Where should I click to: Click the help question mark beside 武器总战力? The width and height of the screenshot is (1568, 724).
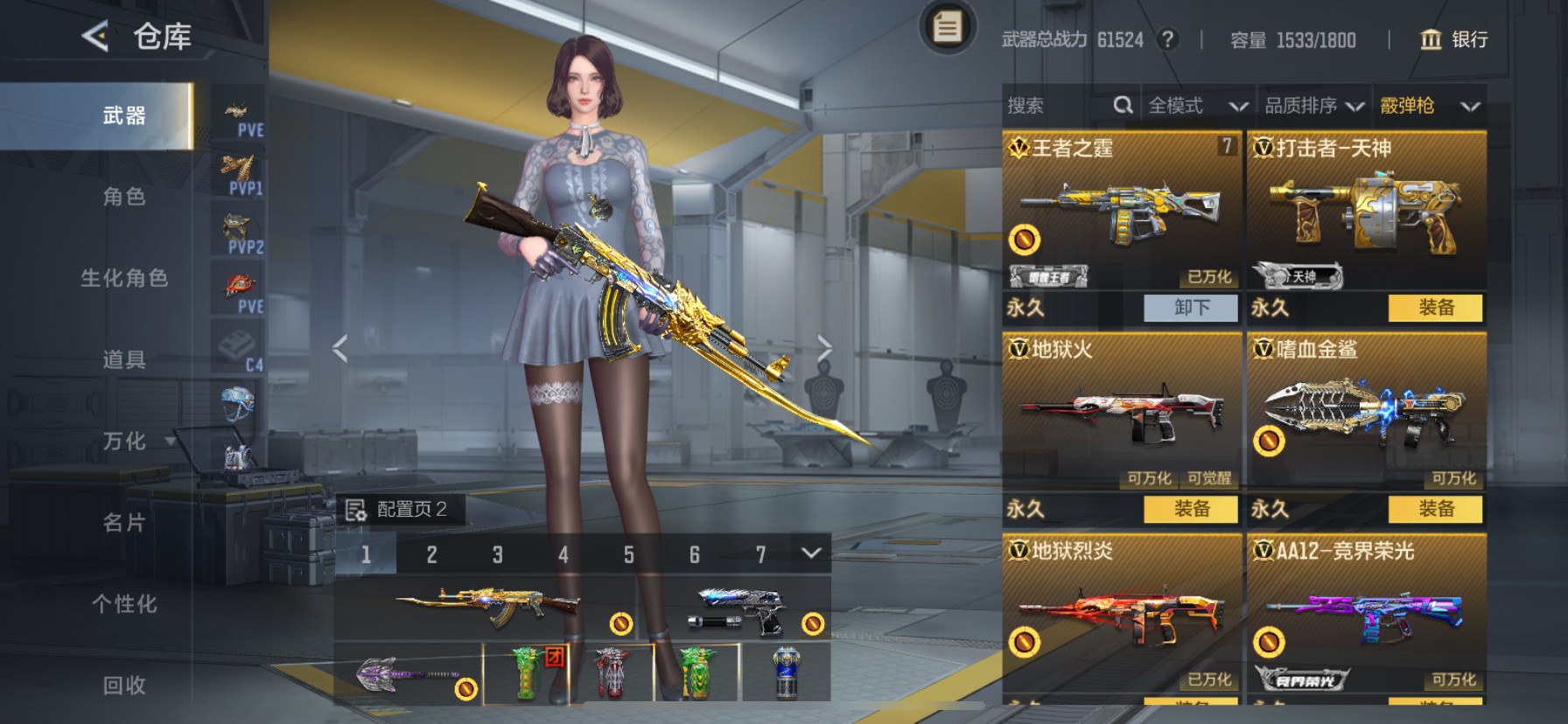[1170, 39]
